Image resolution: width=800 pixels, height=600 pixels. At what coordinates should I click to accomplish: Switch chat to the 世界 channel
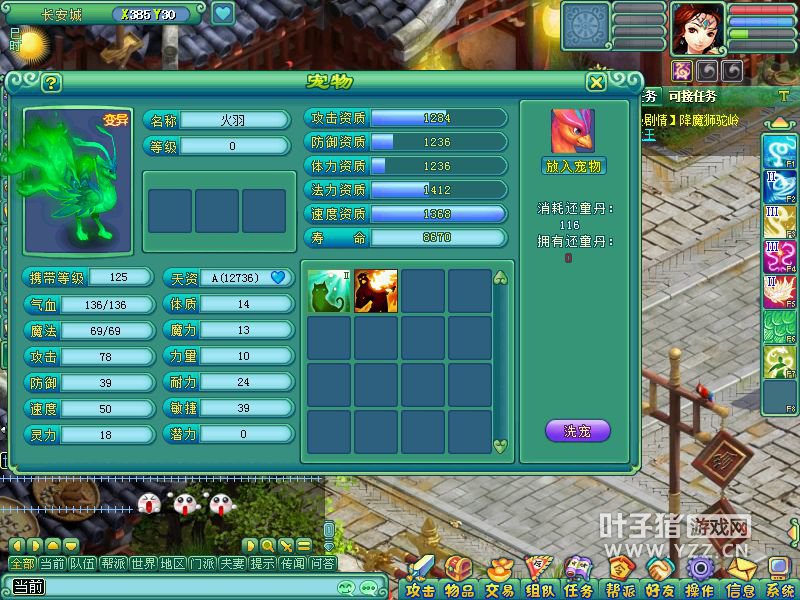tap(143, 564)
